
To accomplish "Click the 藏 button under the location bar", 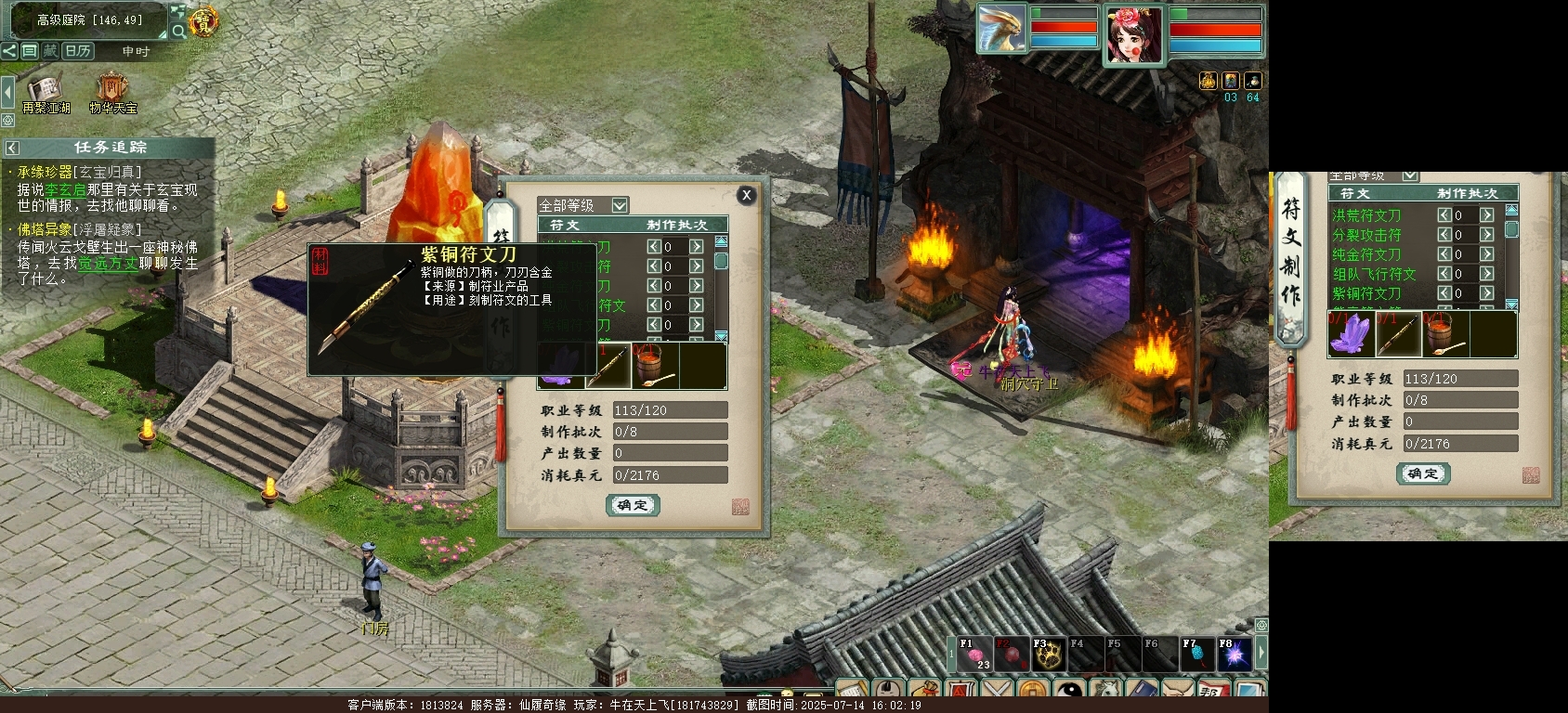I will [x=49, y=51].
